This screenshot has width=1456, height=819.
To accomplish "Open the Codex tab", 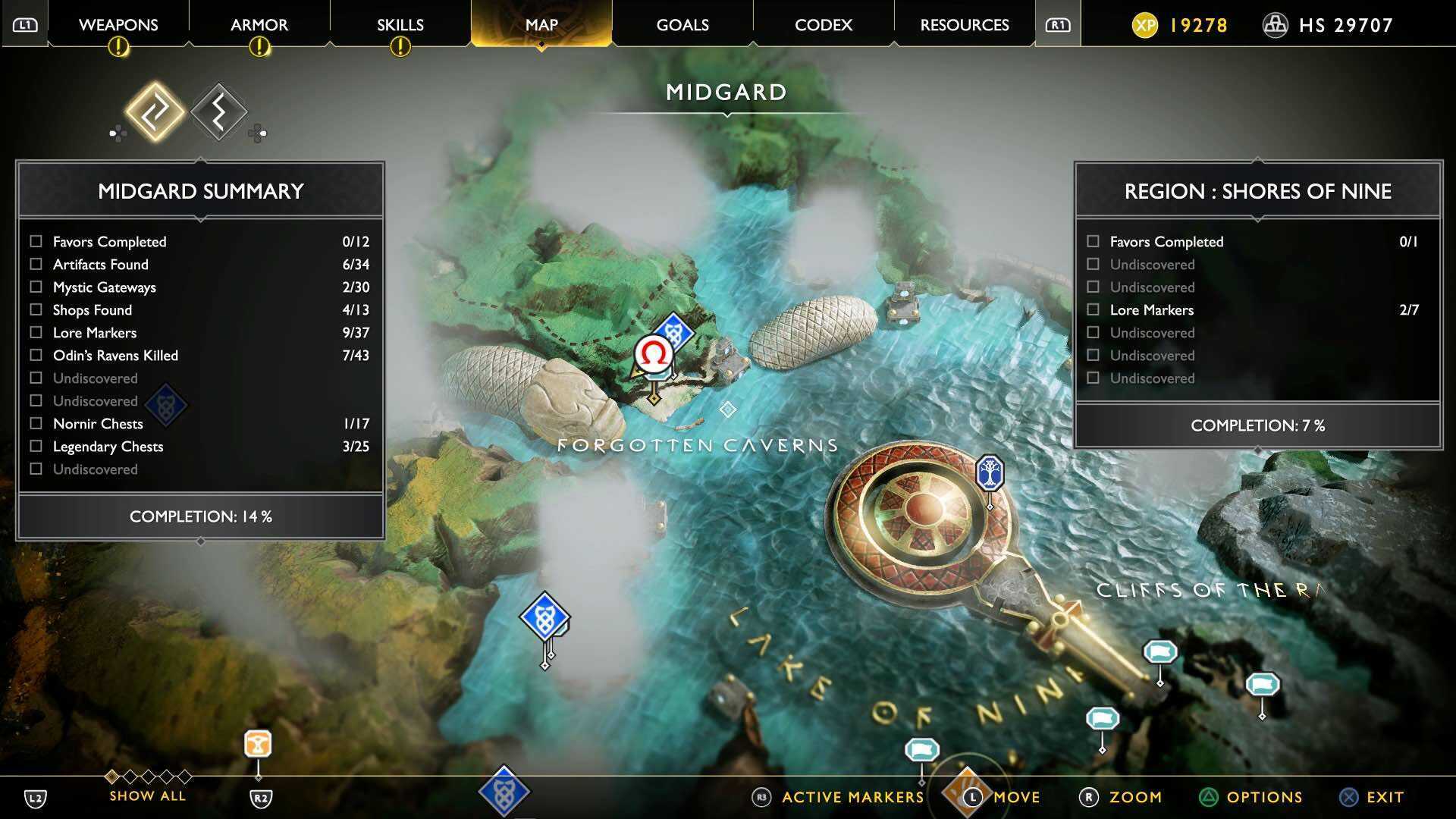I will click(x=822, y=24).
